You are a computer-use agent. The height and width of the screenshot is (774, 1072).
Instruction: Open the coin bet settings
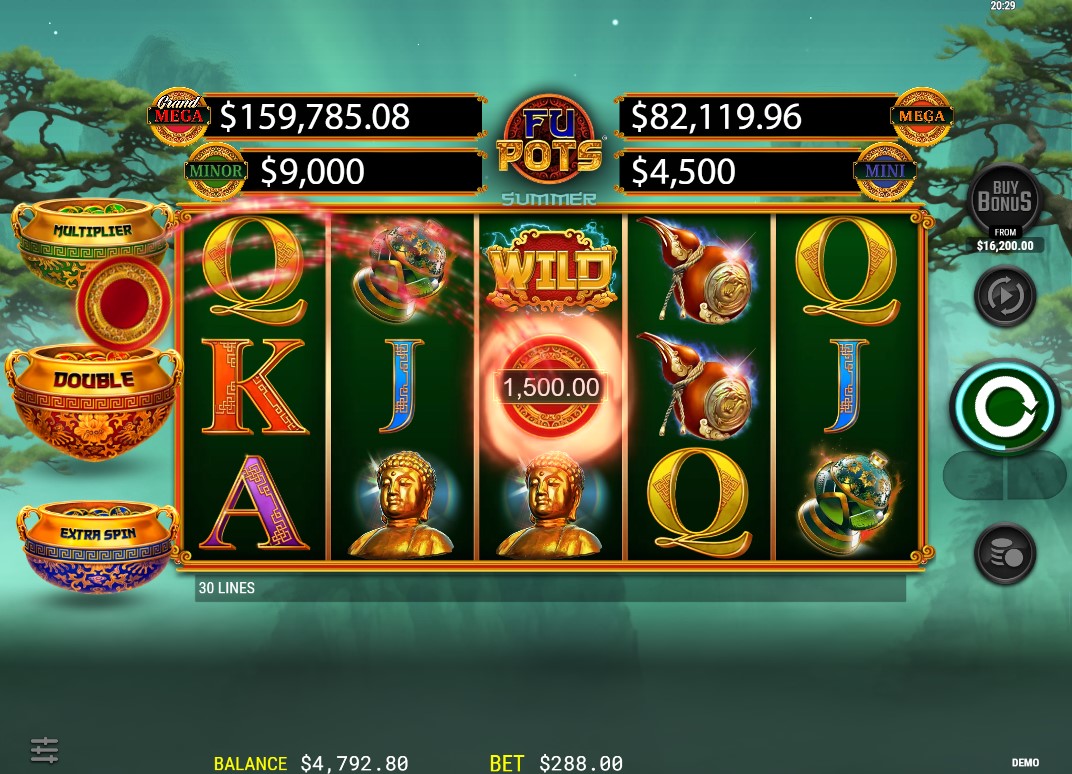(1004, 553)
